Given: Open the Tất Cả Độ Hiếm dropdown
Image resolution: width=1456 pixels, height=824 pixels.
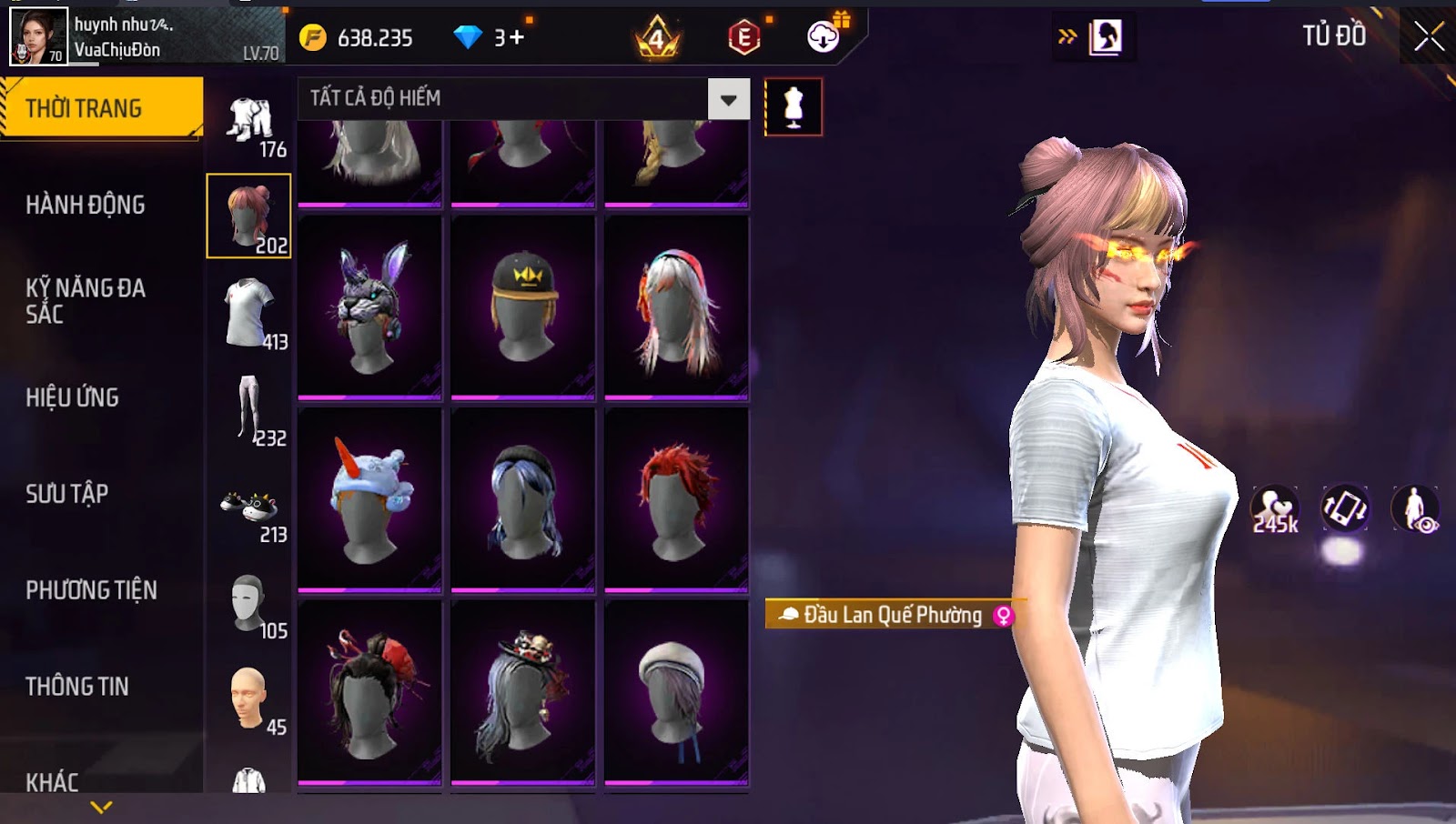Looking at the screenshot, I should 728,99.
